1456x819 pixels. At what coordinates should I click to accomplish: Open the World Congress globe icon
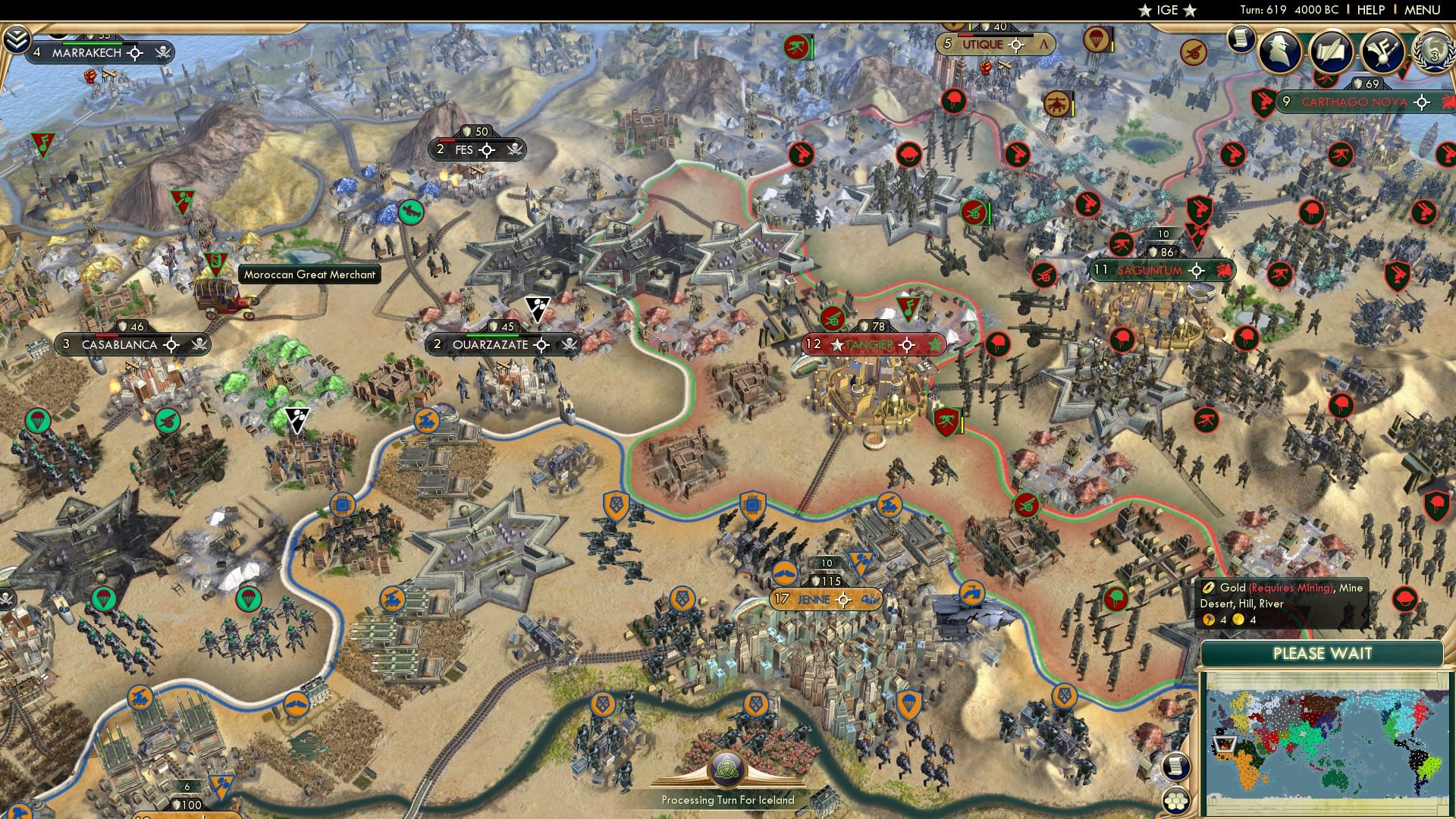tap(1432, 52)
